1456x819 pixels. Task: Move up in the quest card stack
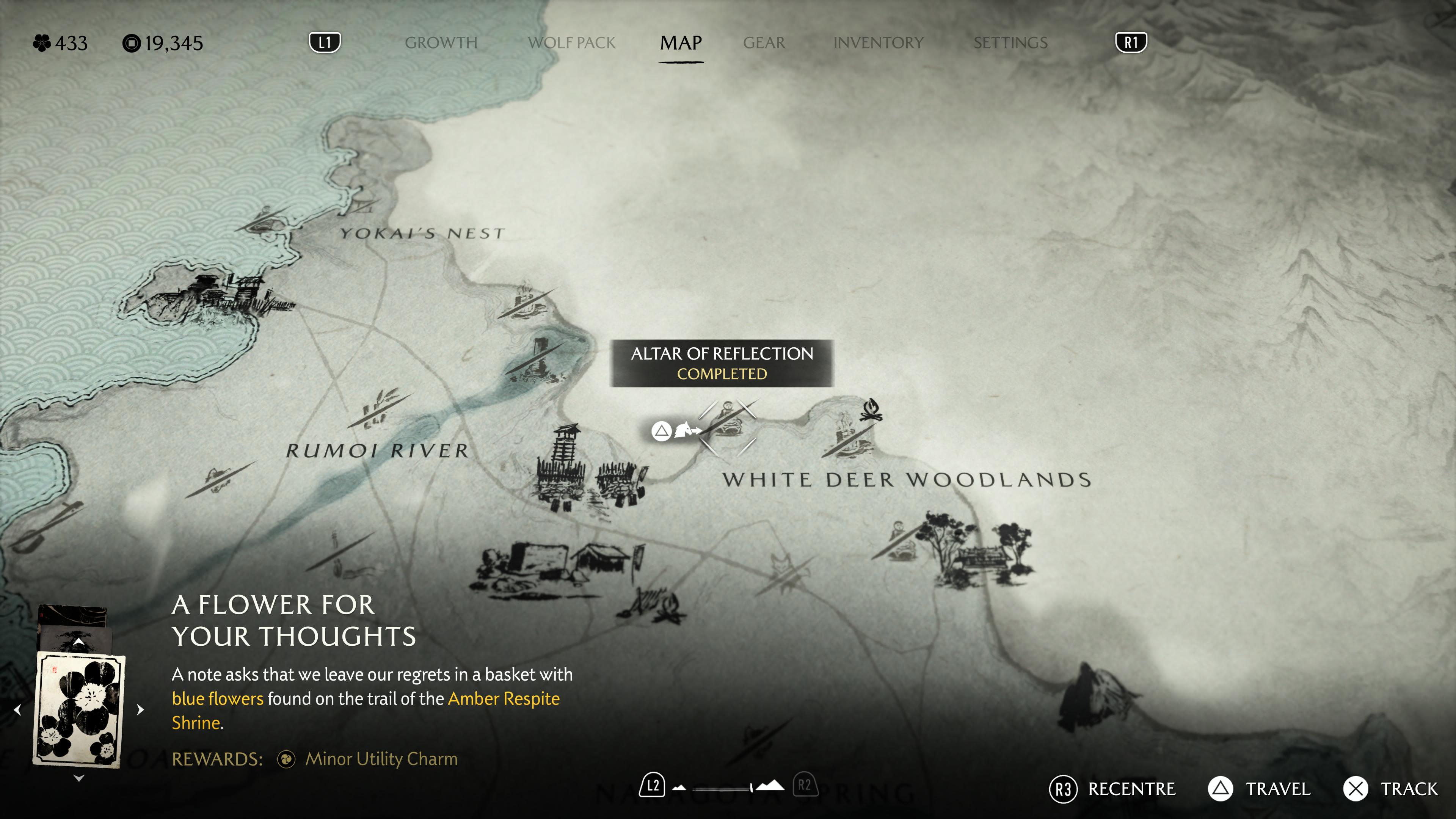pyautogui.click(x=79, y=642)
